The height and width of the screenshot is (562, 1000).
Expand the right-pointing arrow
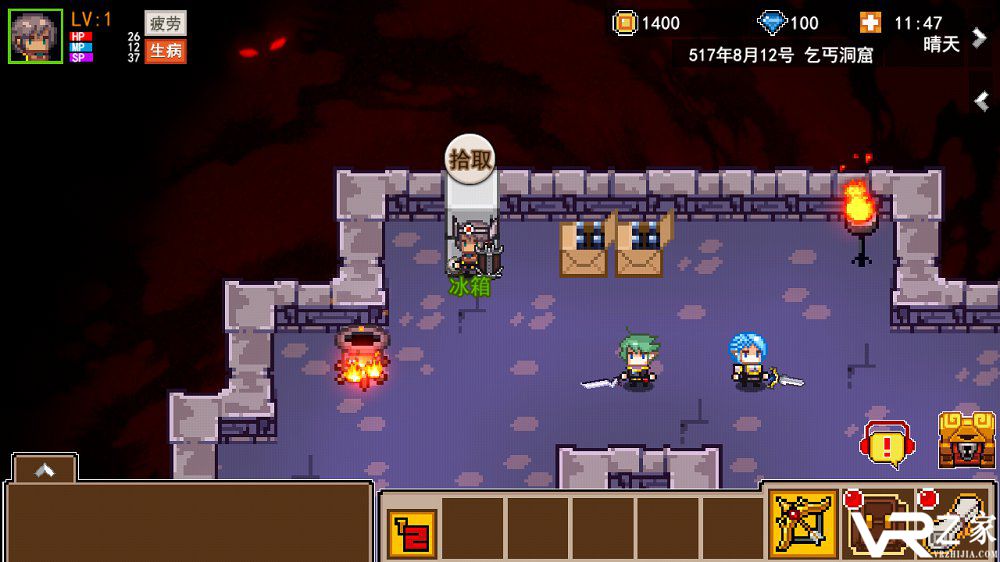(x=979, y=36)
